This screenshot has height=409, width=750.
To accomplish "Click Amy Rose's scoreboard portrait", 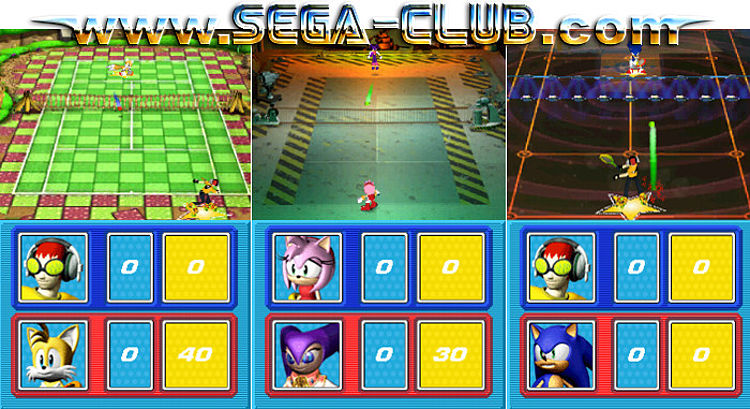I will tap(309, 267).
